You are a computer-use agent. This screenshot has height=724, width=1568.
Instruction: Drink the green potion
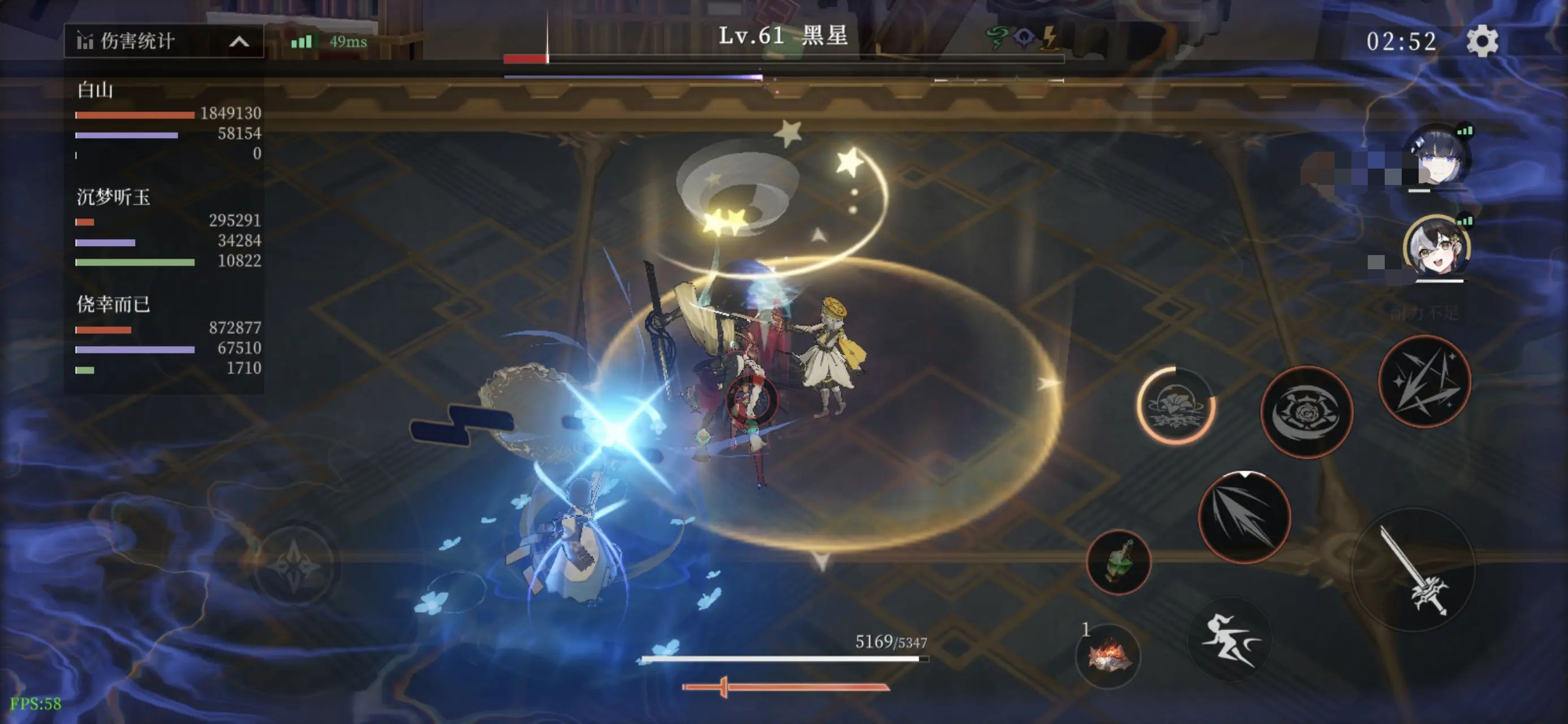[1118, 562]
